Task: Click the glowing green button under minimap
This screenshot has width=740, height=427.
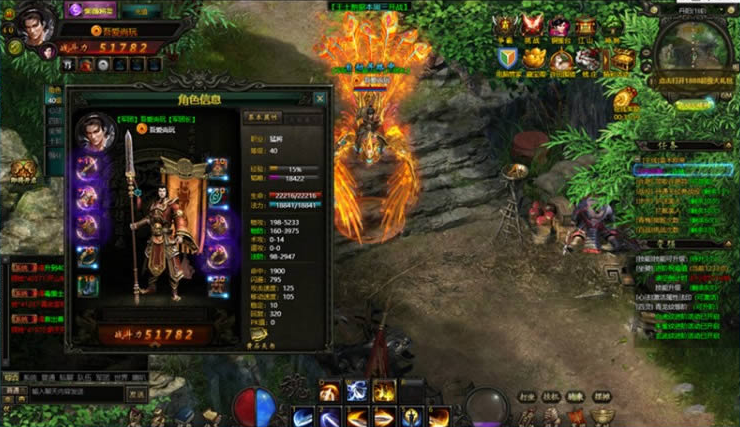Action: click(x=692, y=103)
